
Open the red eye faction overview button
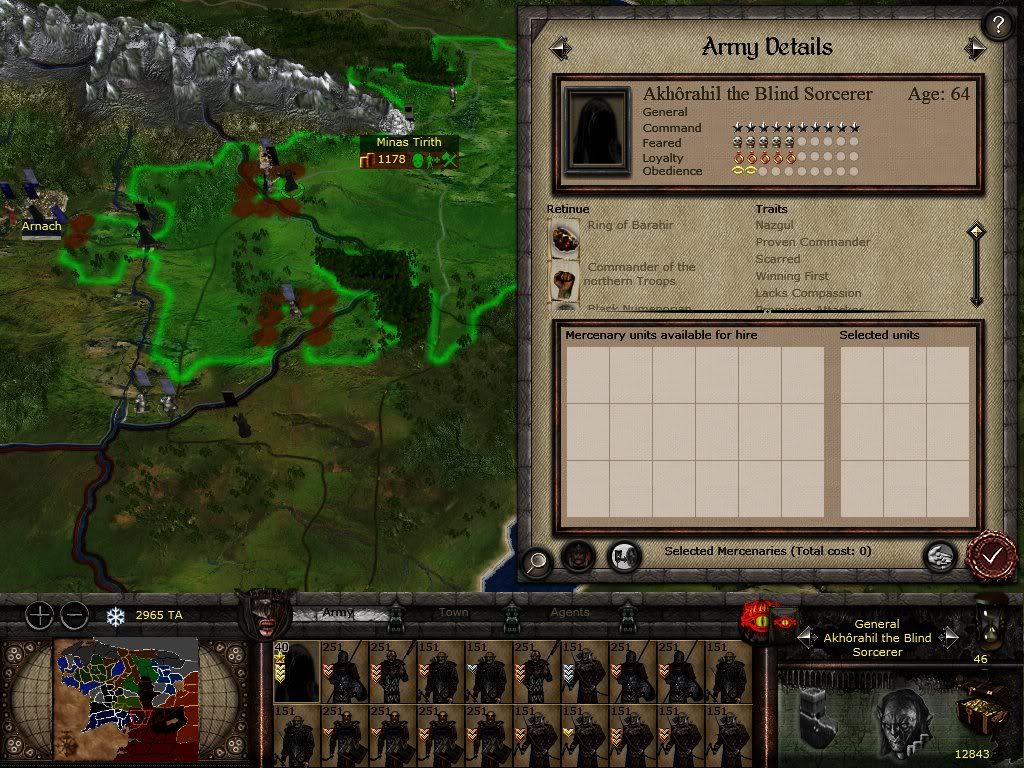[758, 622]
